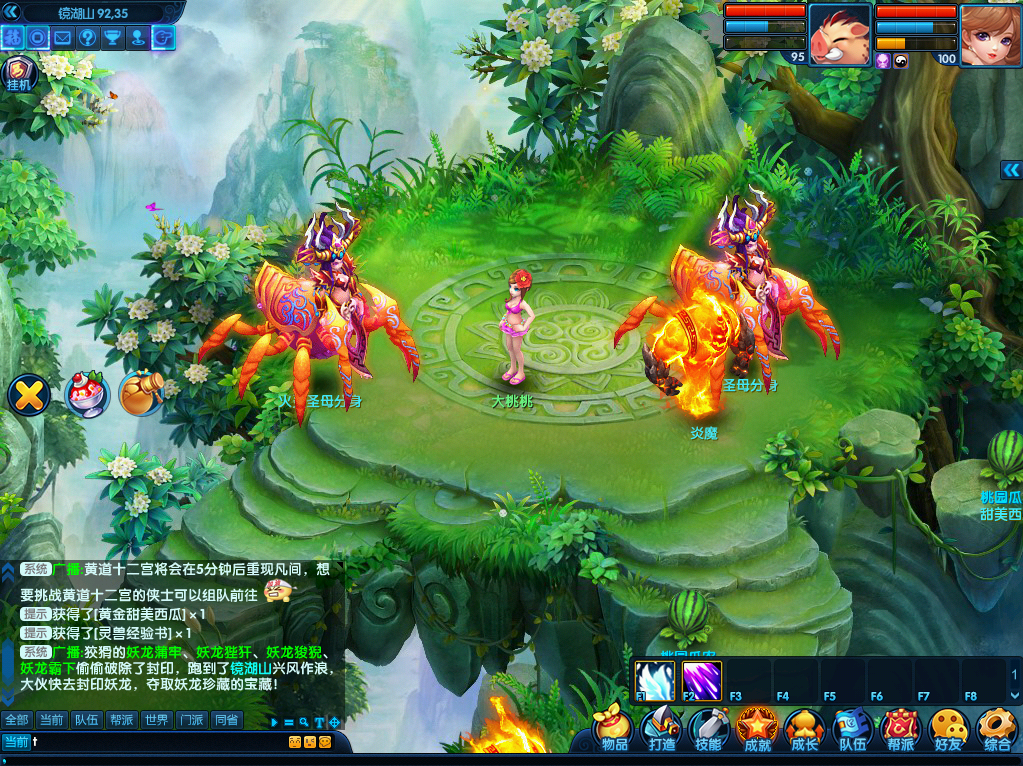
Task: Open the 好友 friends list
Action: (948, 729)
